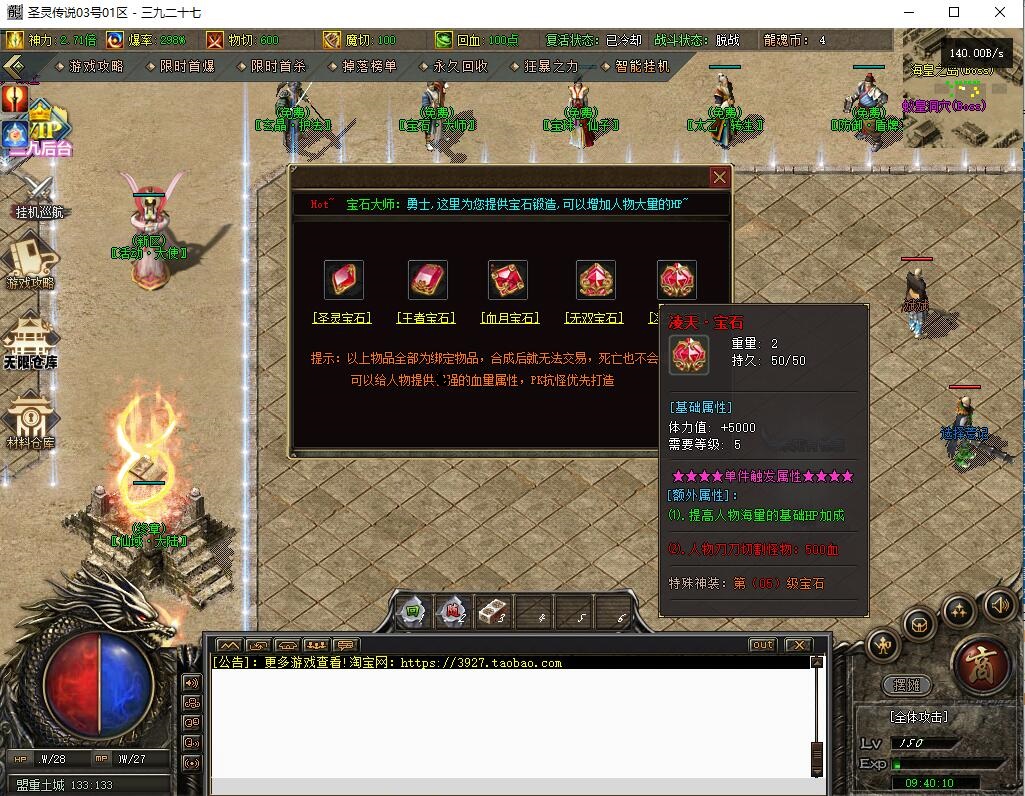
Task: Select the 血月宝石 gem link
Action: 509,318
